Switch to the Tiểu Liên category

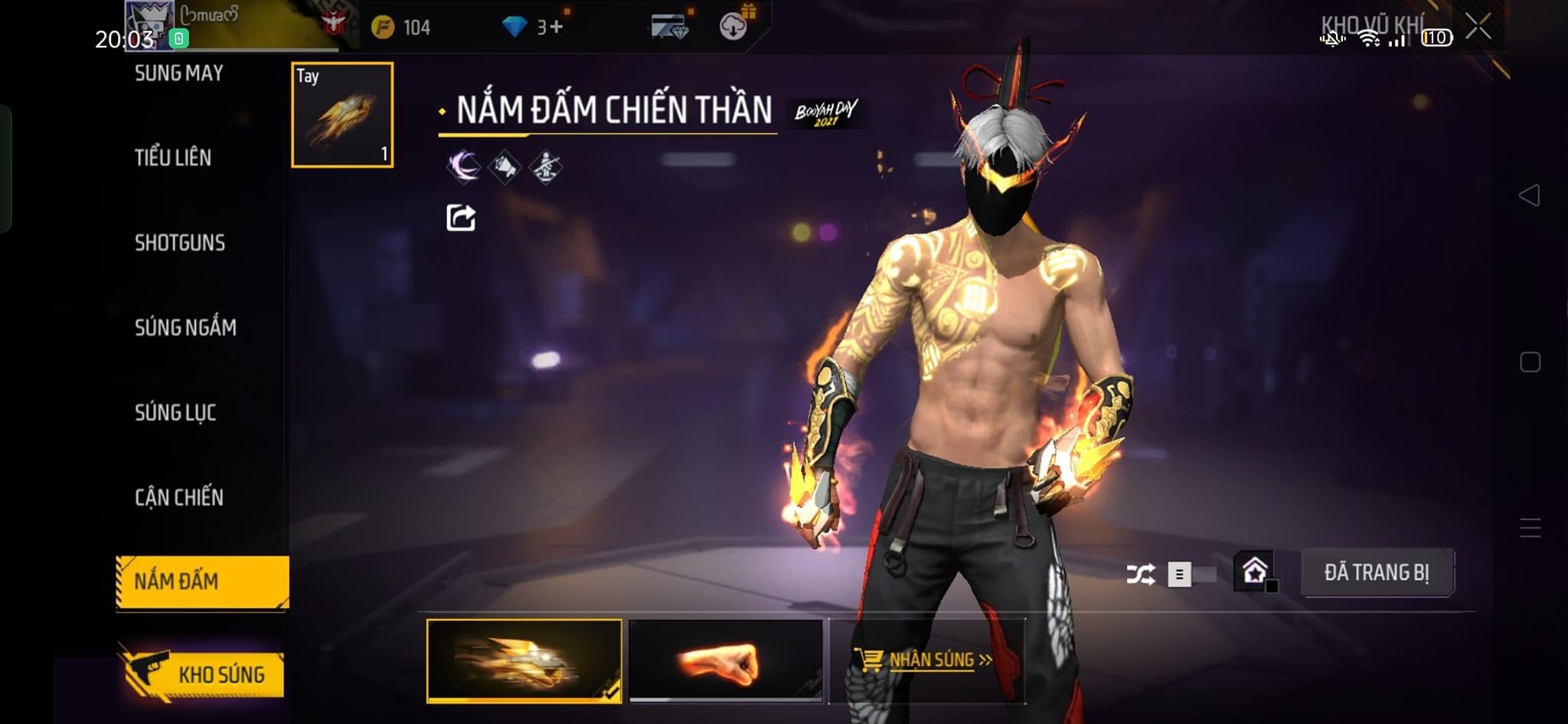coord(173,158)
